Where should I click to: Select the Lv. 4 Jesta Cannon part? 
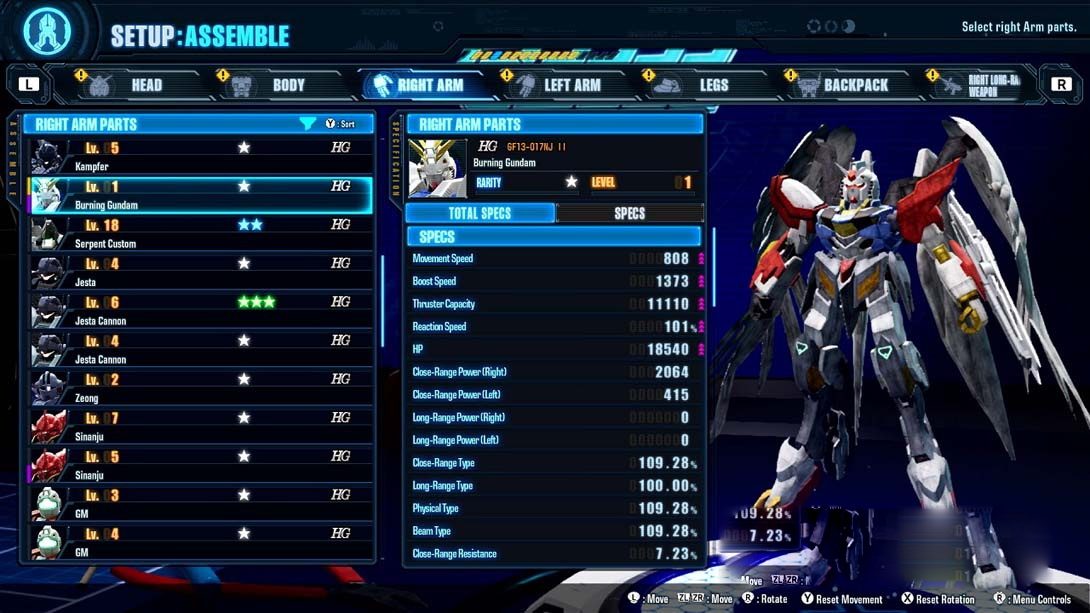[200, 350]
